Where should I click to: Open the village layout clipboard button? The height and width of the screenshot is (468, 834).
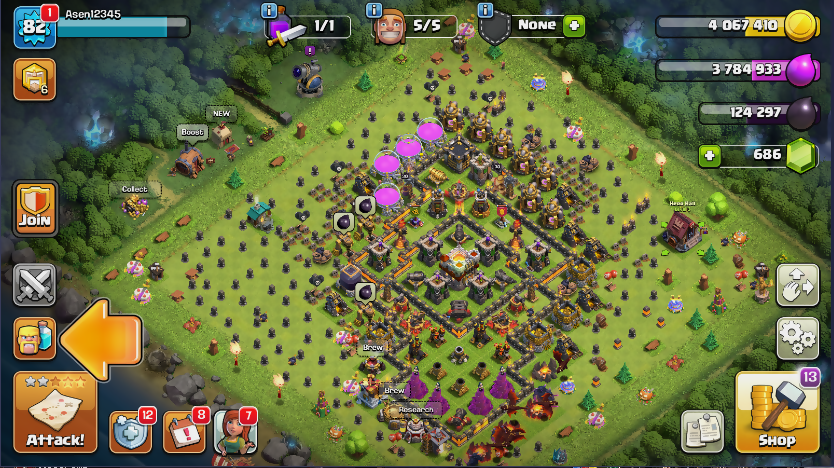[703, 431]
